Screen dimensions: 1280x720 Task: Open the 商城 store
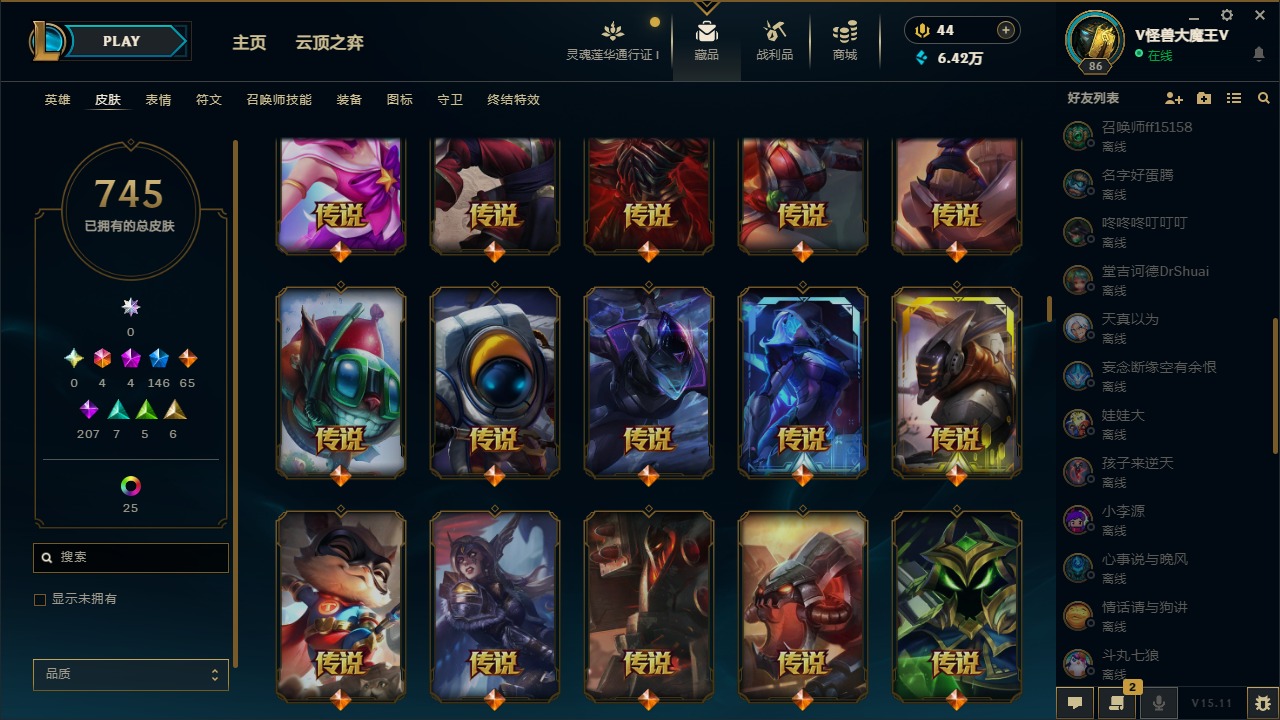[x=843, y=40]
